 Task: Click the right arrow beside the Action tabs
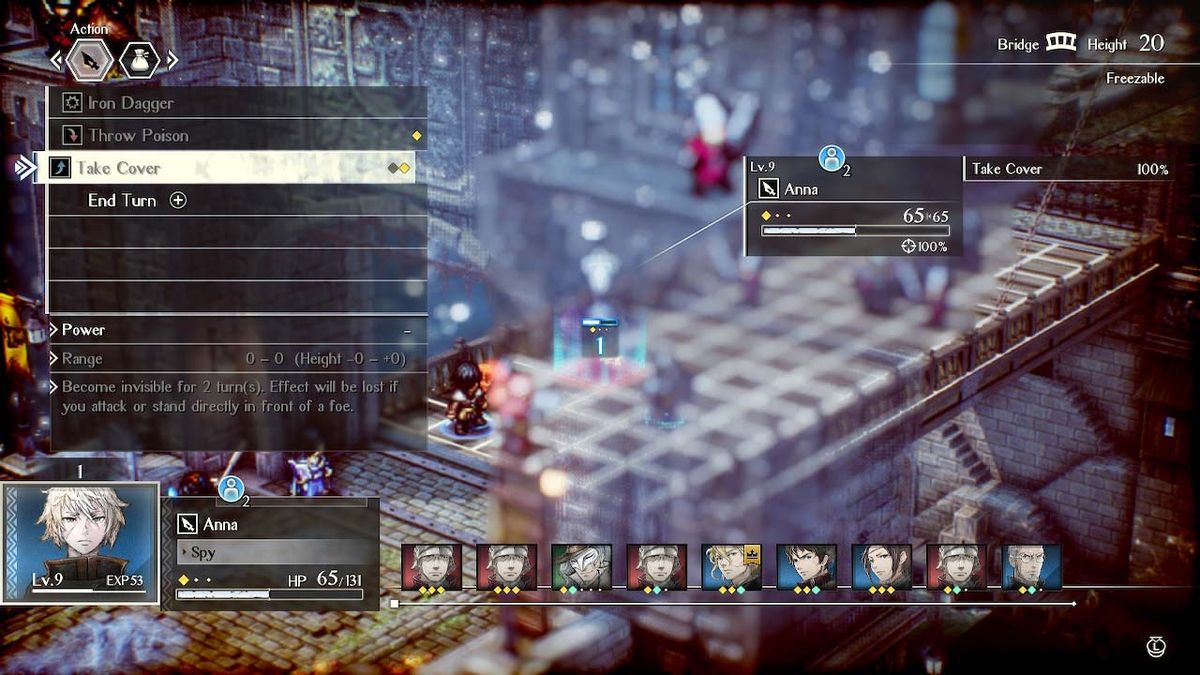tap(173, 61)
